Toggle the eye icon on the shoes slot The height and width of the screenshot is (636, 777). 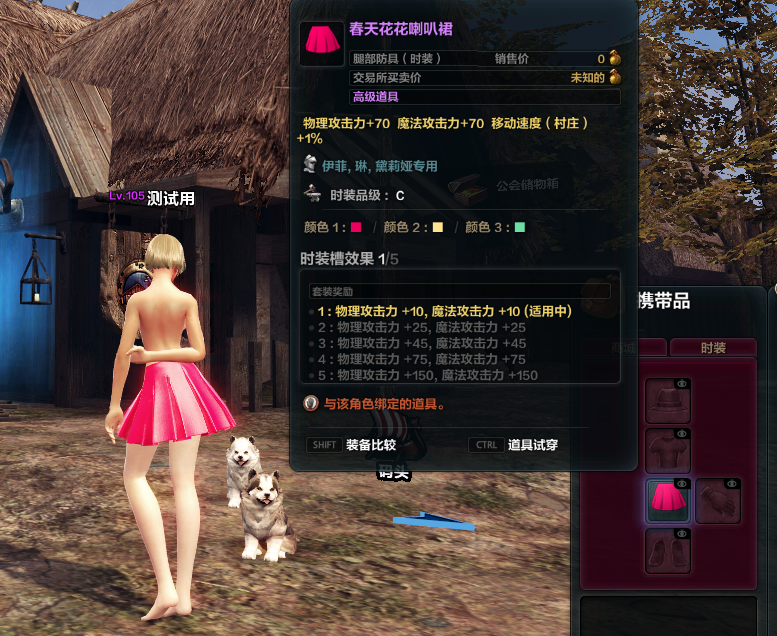680,534
